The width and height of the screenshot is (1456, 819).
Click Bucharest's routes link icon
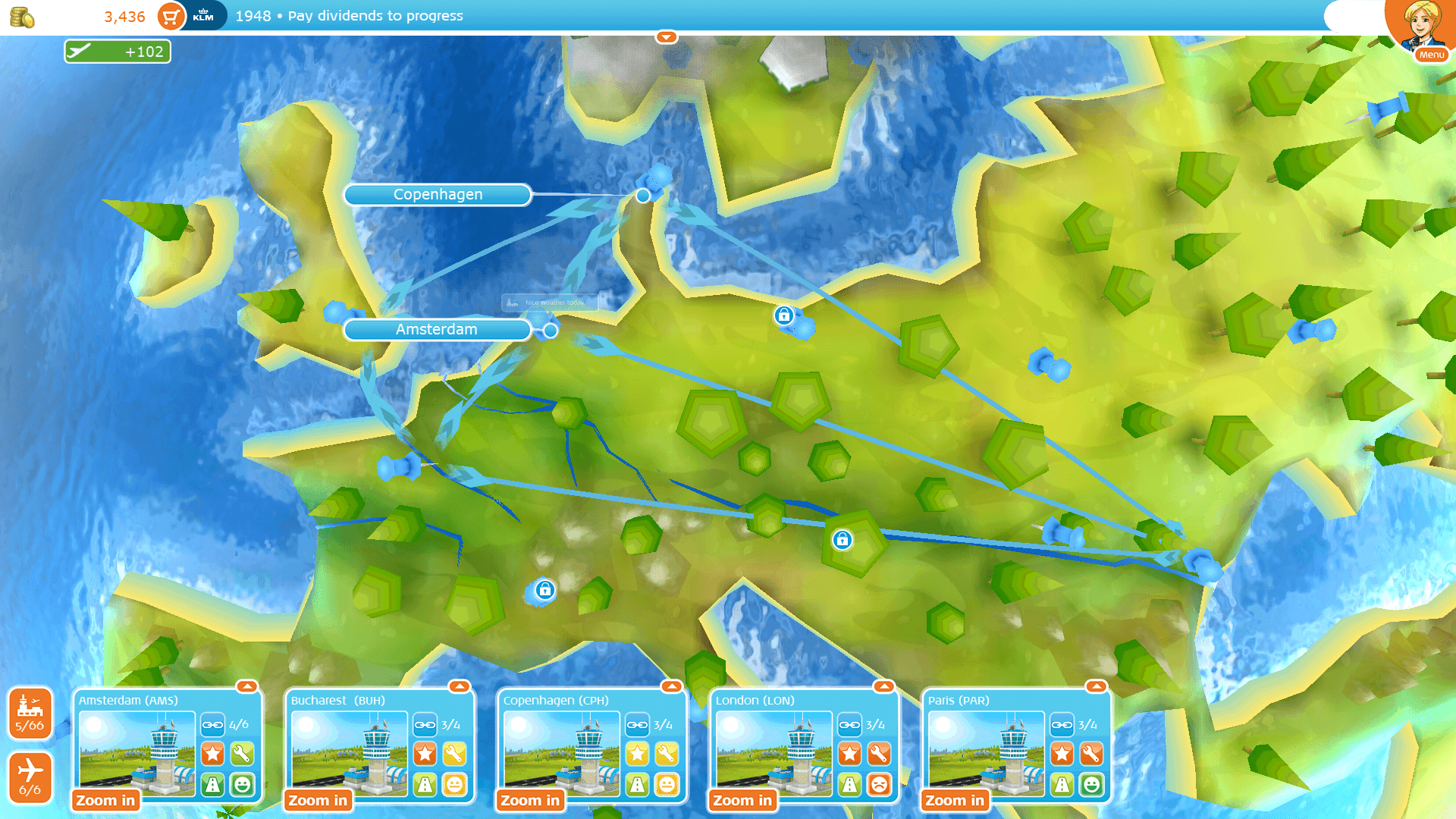[x=425, y=725]
